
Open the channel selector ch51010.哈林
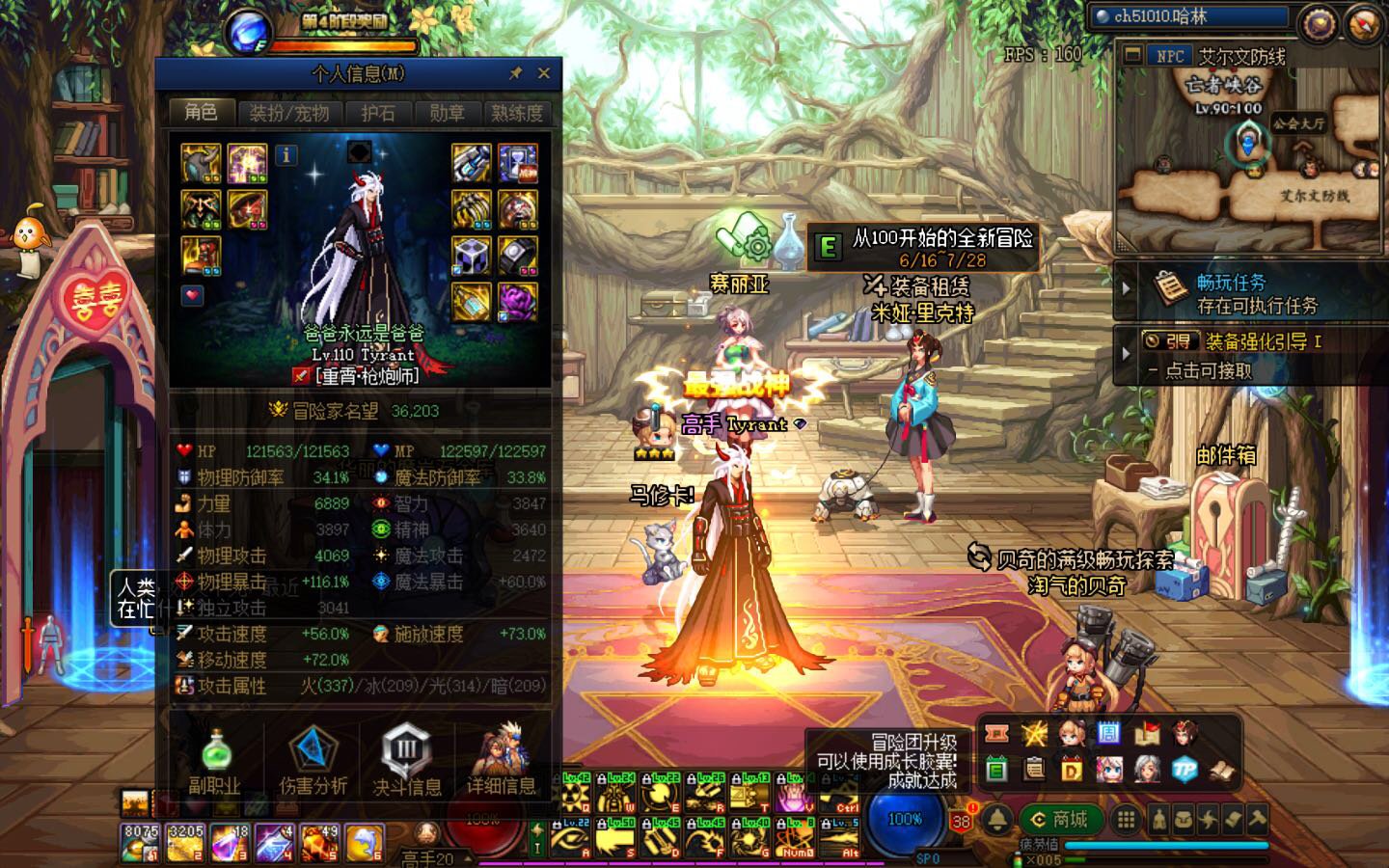(1190, 16)
